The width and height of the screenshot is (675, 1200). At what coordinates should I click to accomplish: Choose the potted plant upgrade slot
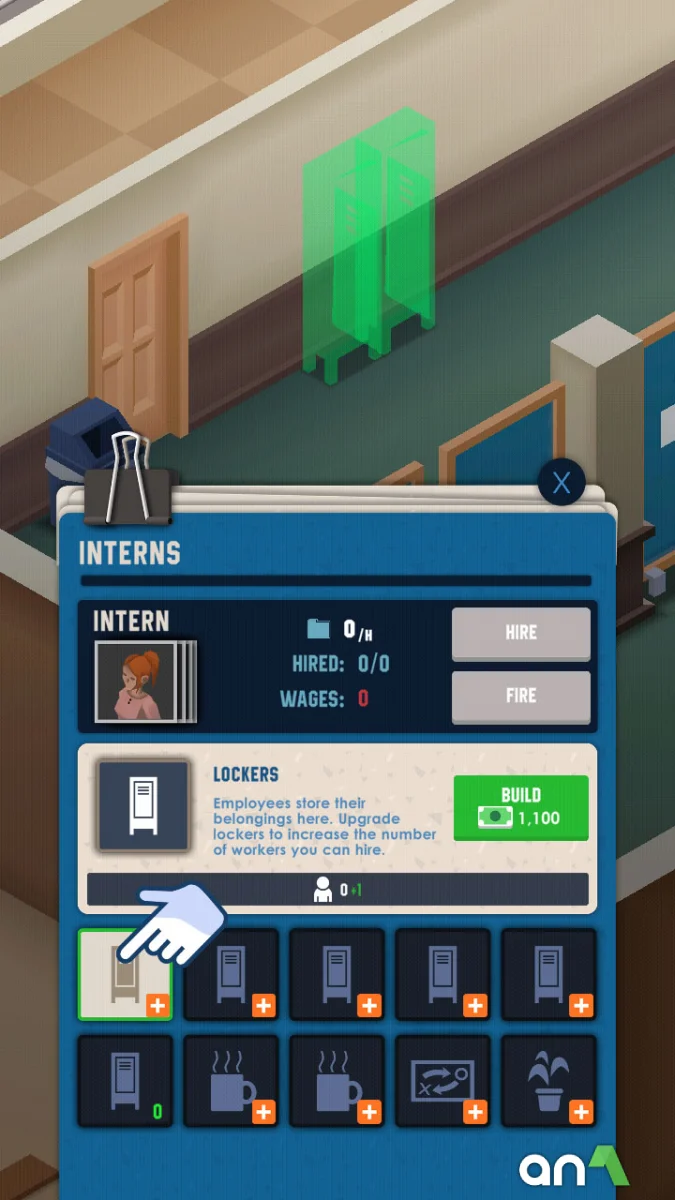pyautogui.click(x=549, y=1081)
